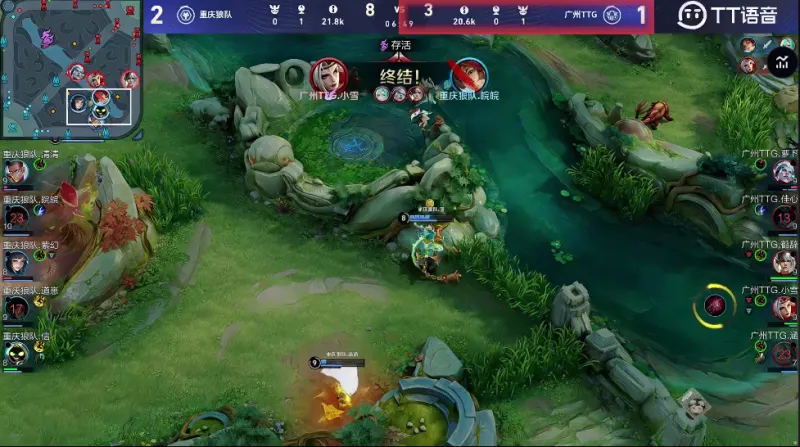Select 广州TTG.佳心 player portrait

coord(785,217)
